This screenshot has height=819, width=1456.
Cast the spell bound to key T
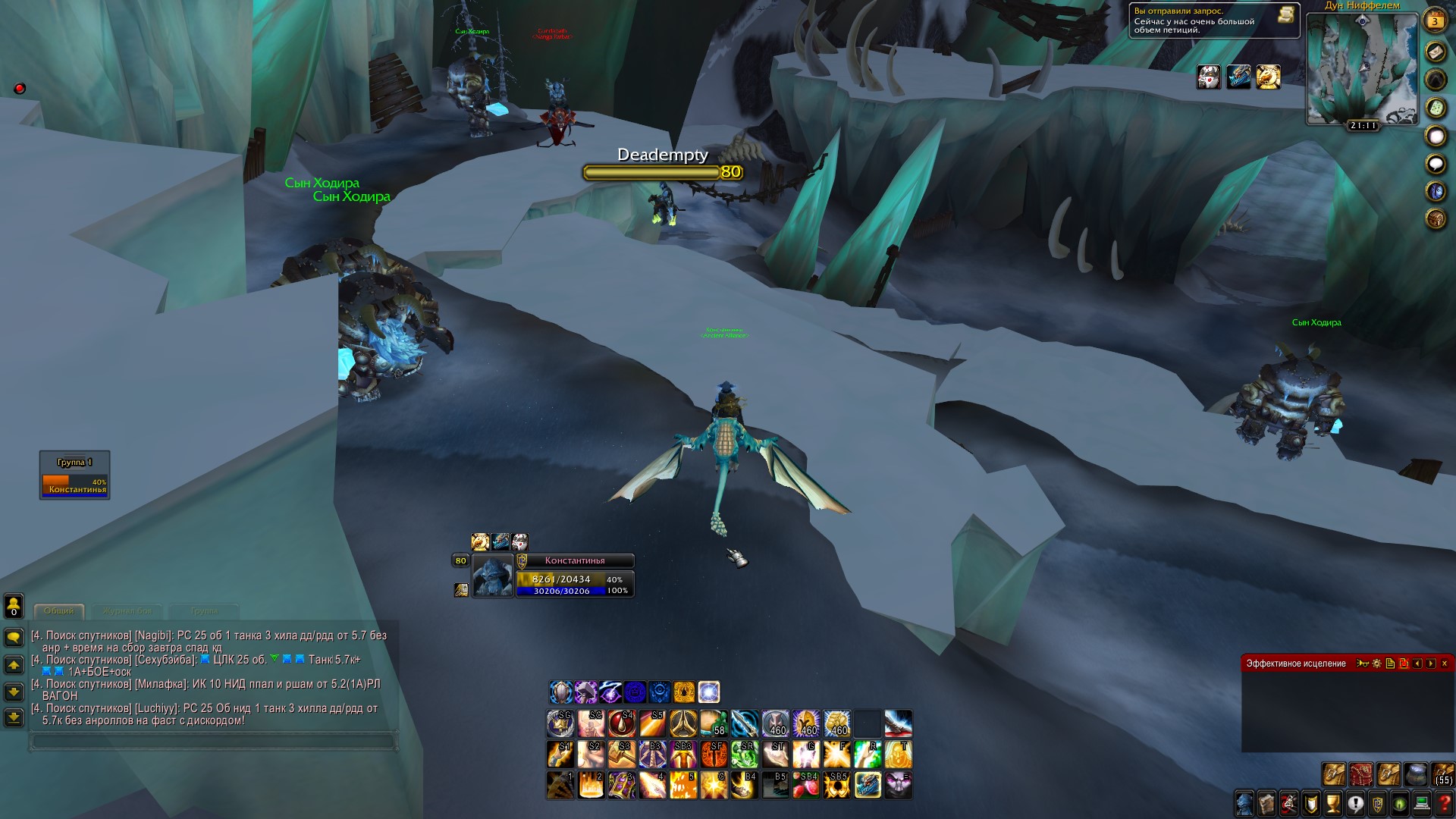[898, 755]
